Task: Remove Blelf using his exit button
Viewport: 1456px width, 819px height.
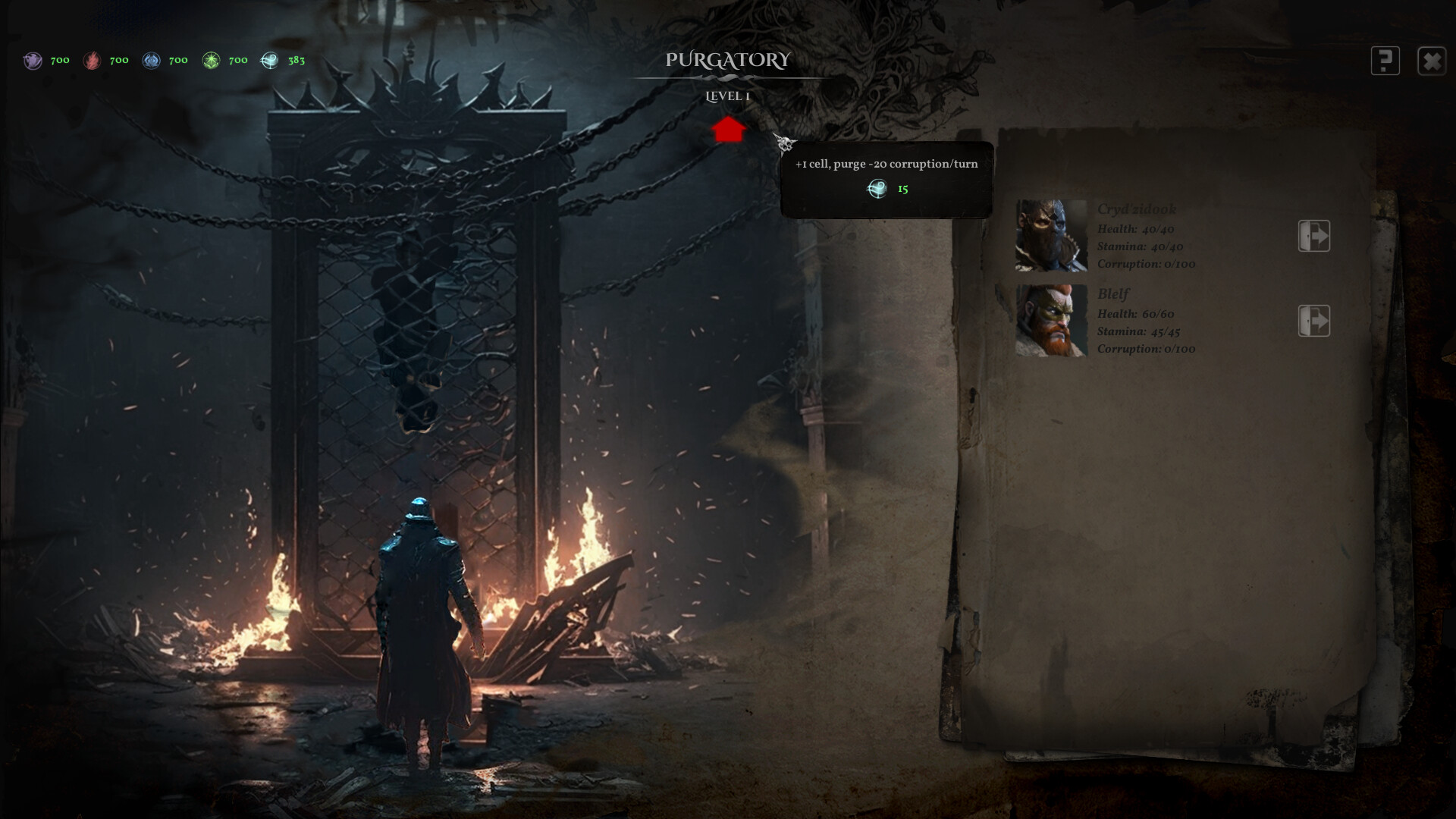Action: click(1314, 321)
